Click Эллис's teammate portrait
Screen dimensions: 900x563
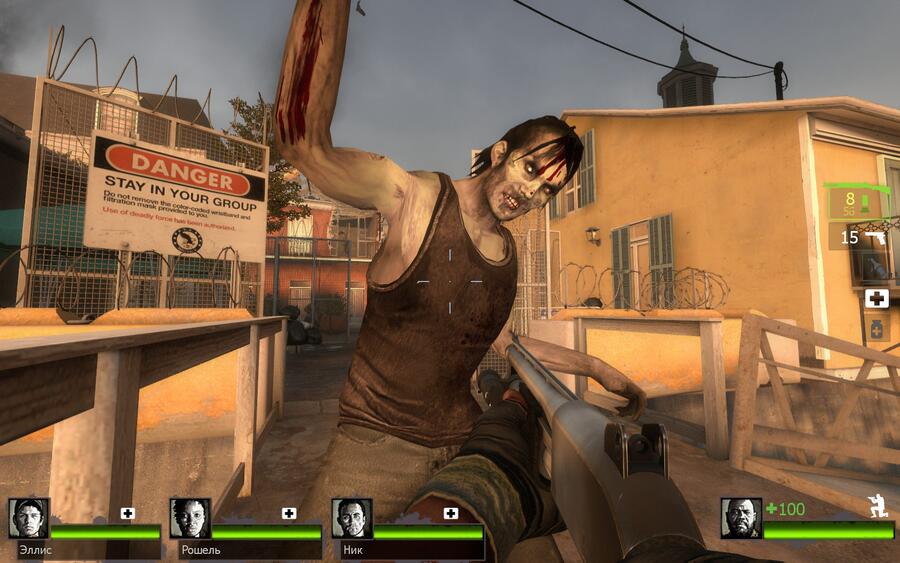tap(28, 518)
